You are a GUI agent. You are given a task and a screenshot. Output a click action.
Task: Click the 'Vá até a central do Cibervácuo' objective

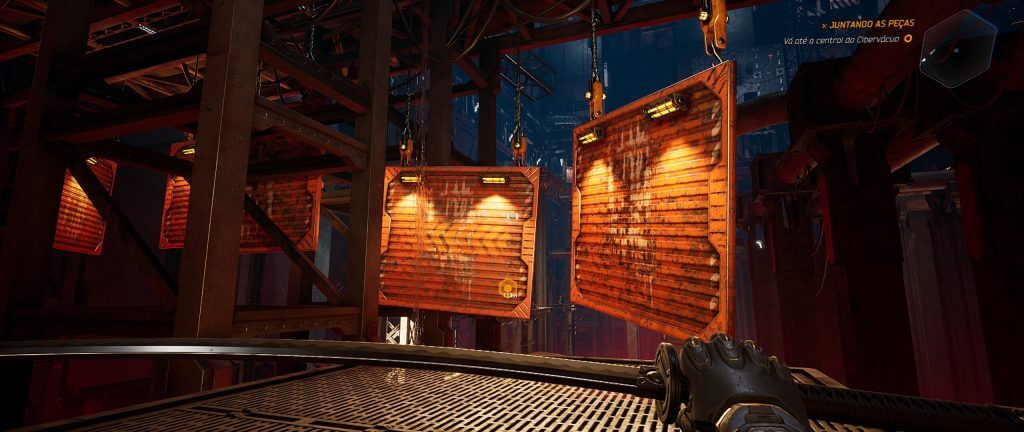pyautogui.click(x=841, y=39)
